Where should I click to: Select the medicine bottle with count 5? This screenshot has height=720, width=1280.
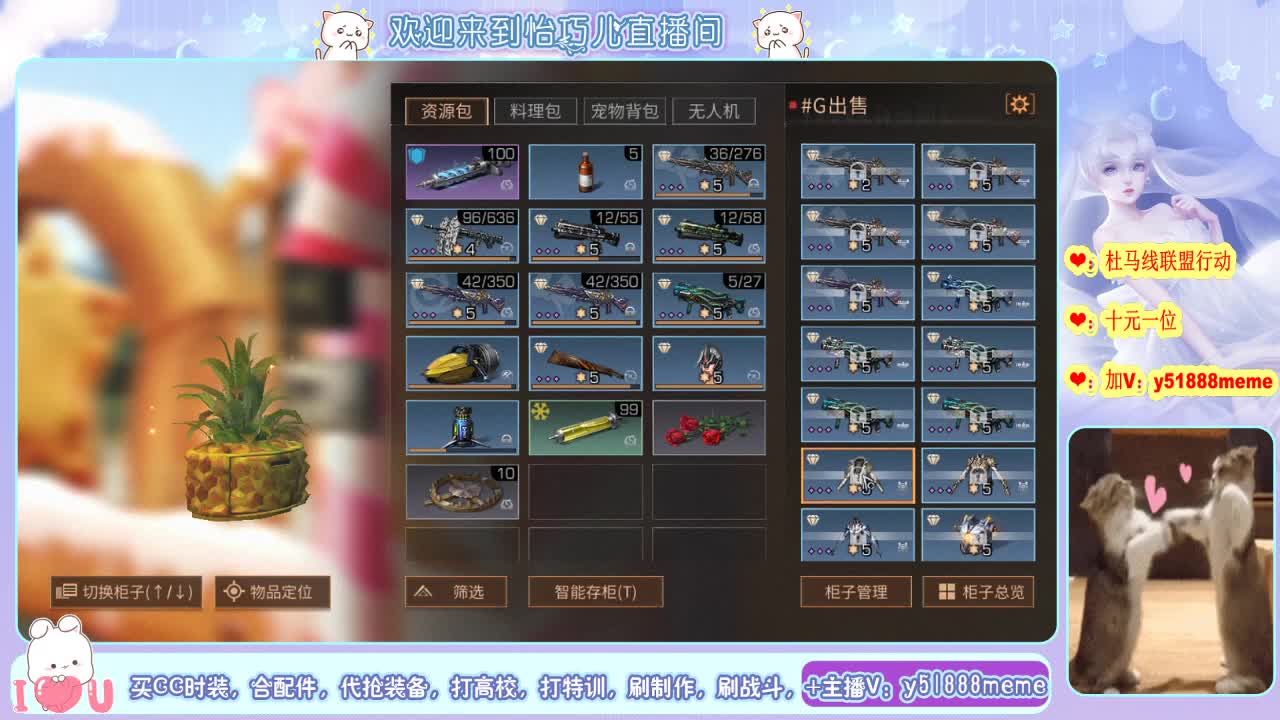point(585,171)
